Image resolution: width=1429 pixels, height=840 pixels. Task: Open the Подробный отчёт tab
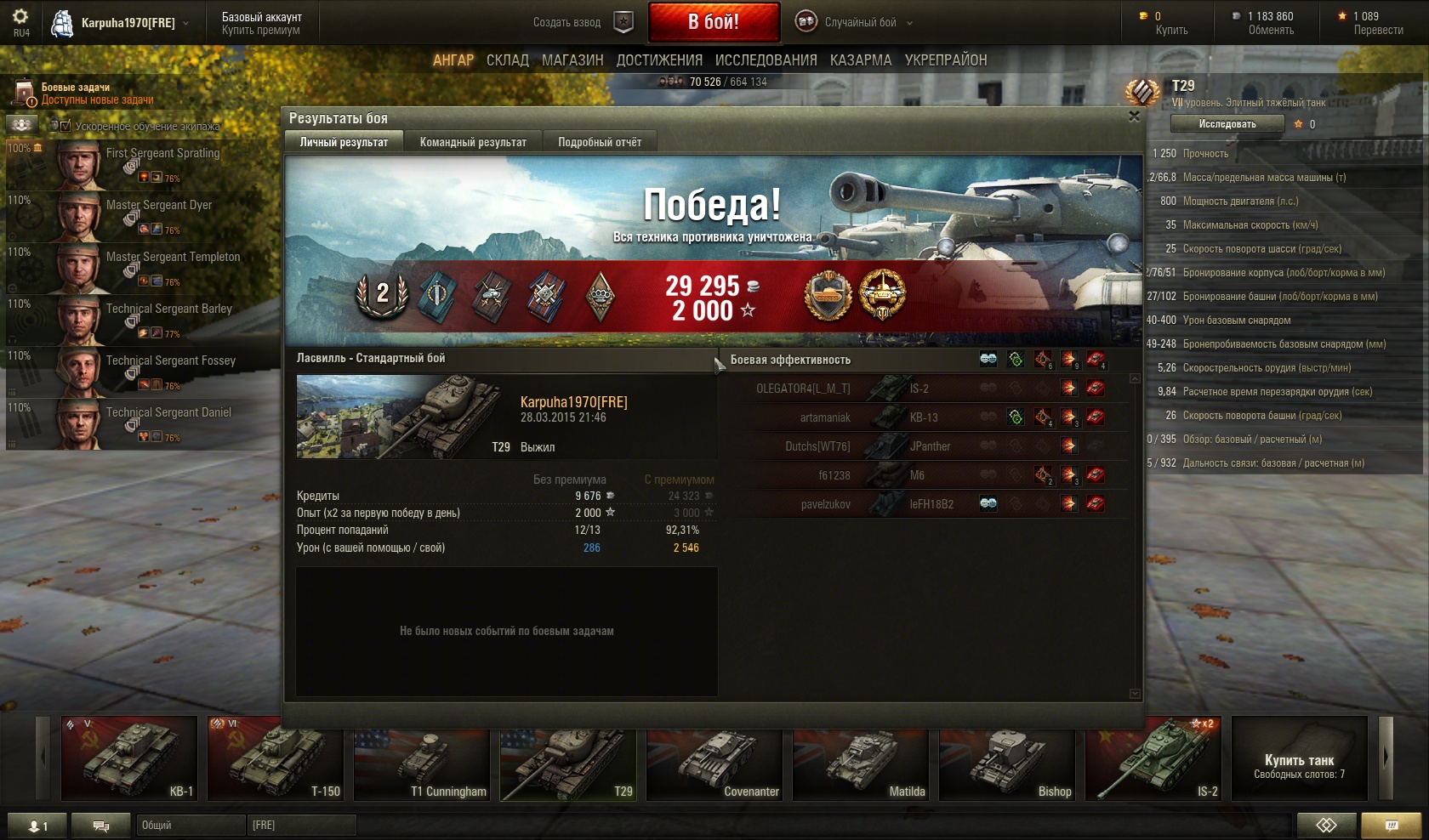tap(600, 142)
